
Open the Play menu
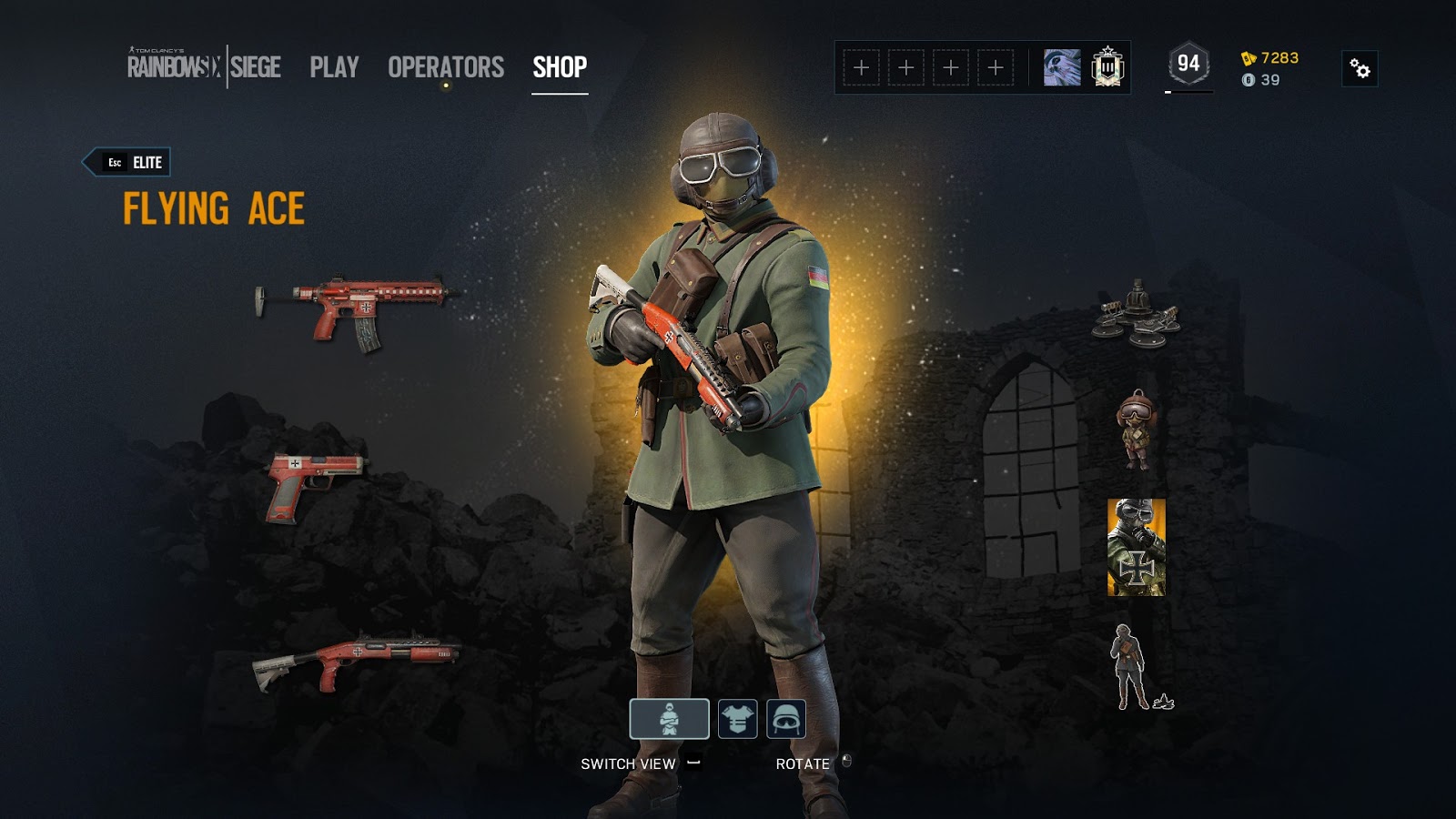(333, 66)
